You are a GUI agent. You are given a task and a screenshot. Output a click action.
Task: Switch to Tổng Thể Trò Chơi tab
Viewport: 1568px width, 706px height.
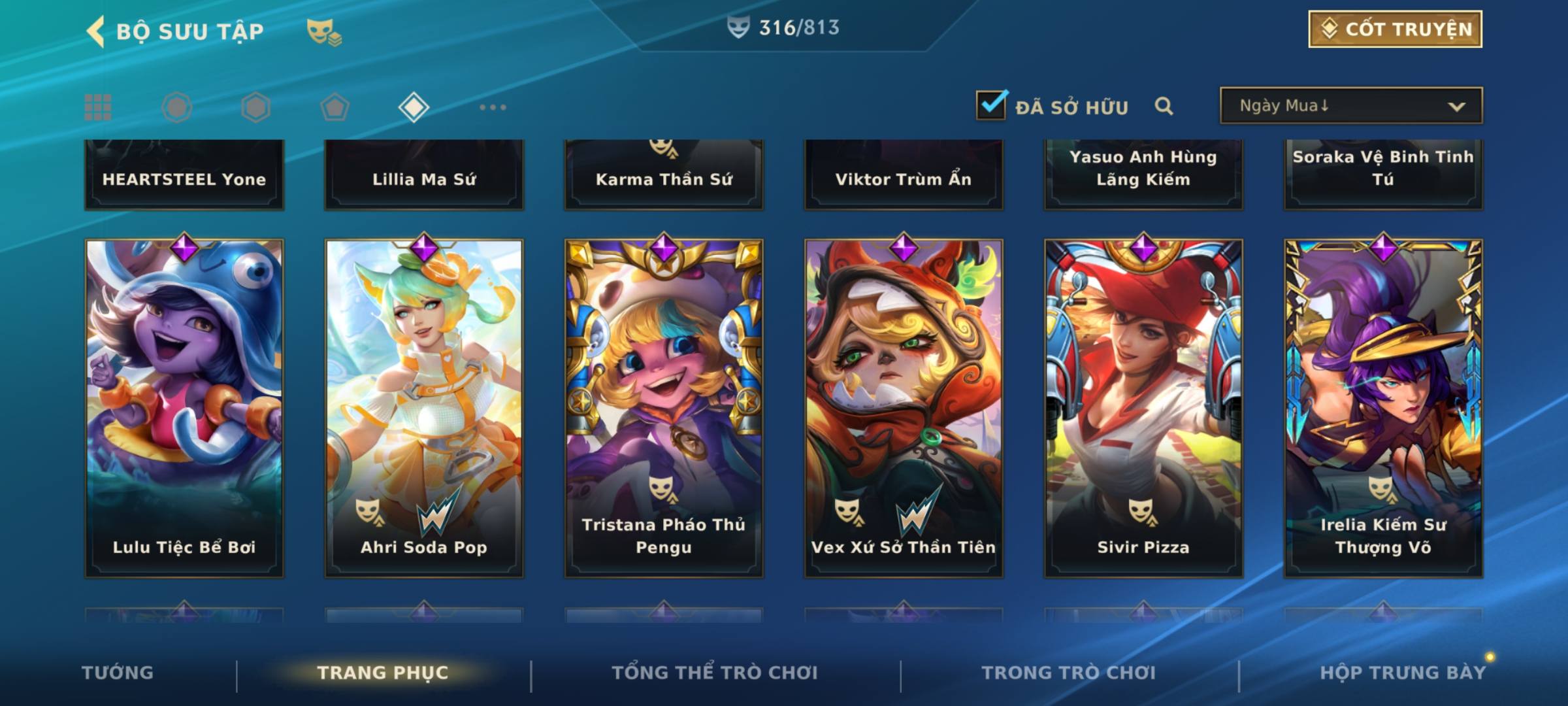pyautogui.click(x=715, y=673)
